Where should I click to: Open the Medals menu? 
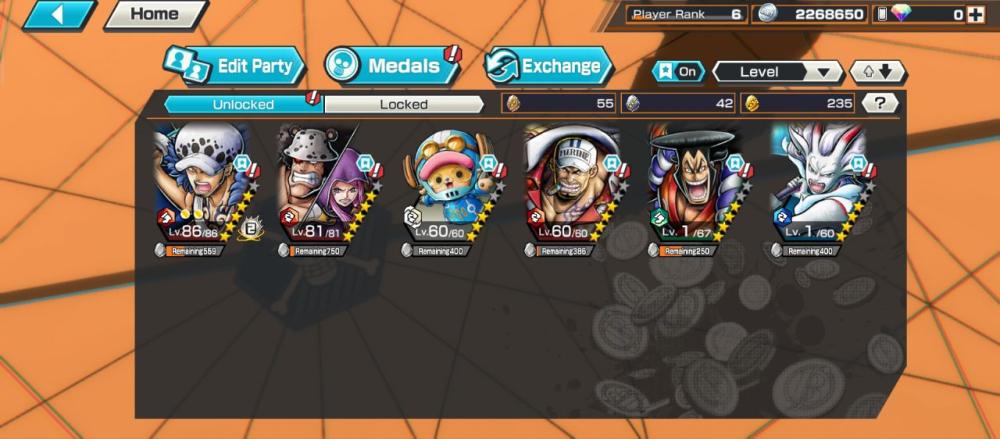392,66
